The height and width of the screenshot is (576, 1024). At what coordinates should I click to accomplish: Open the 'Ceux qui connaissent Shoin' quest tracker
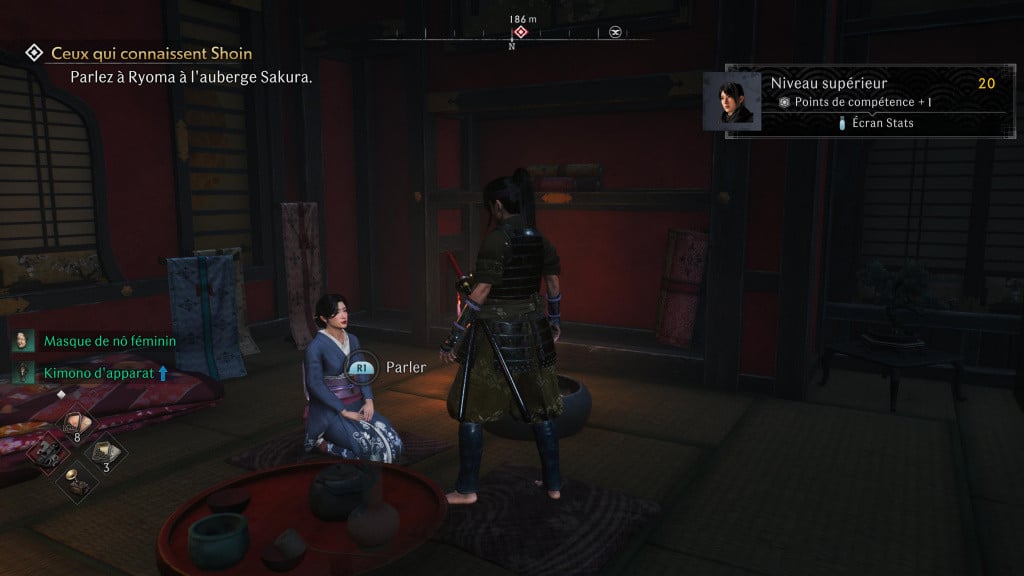point(151,53)
